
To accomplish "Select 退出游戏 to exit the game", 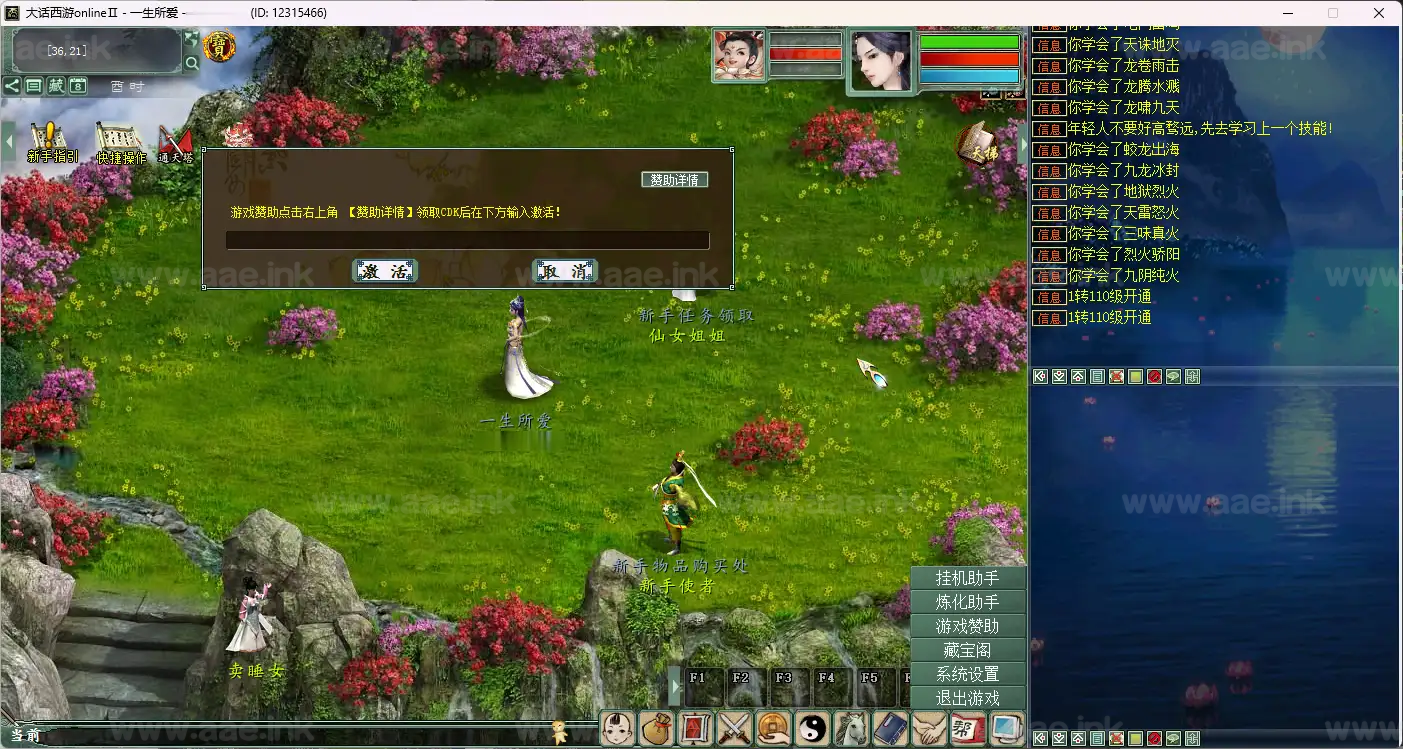I will click(967, 698).
